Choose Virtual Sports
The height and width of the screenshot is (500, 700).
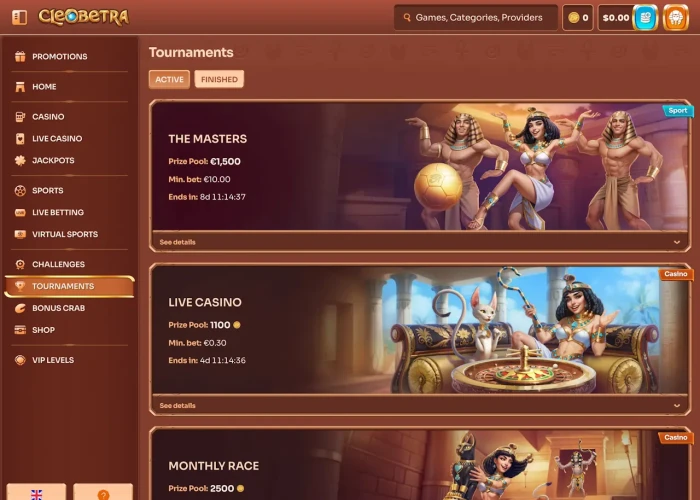point(64,234)
